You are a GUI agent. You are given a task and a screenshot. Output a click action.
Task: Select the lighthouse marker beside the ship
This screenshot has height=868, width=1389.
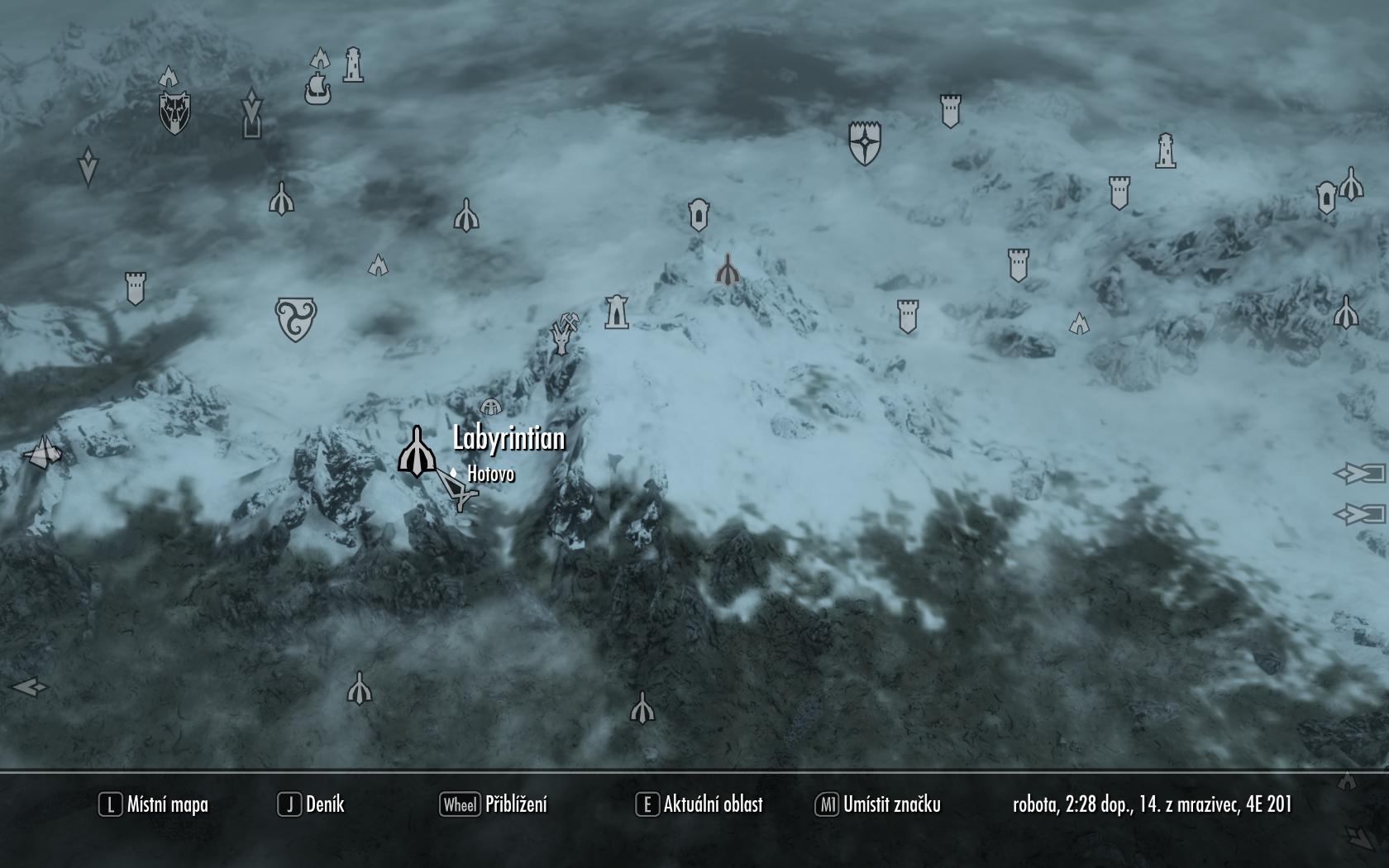(x=353, y=64)
